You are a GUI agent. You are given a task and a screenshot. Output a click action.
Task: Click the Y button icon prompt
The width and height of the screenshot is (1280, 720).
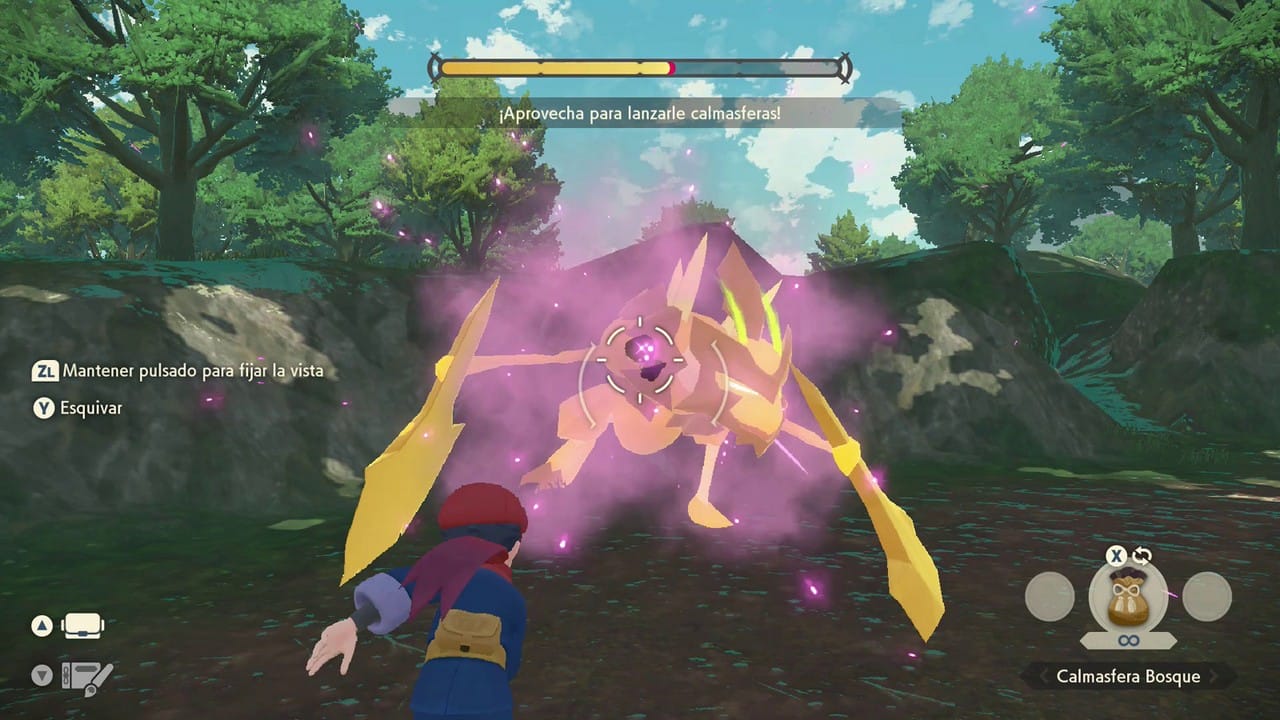(41, 408)
